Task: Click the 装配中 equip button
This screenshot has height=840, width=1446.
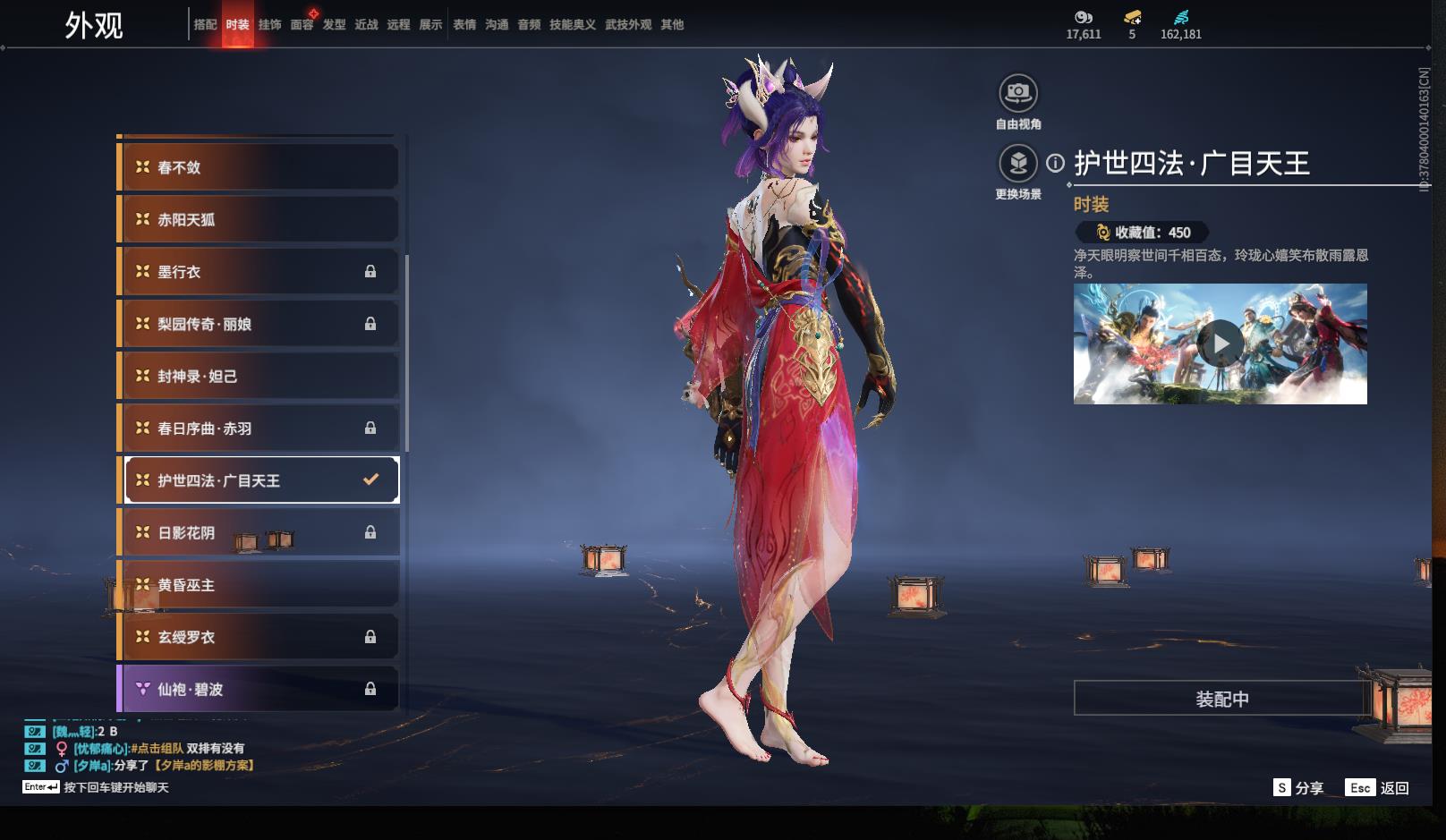Action: [x=1221, y=699]
